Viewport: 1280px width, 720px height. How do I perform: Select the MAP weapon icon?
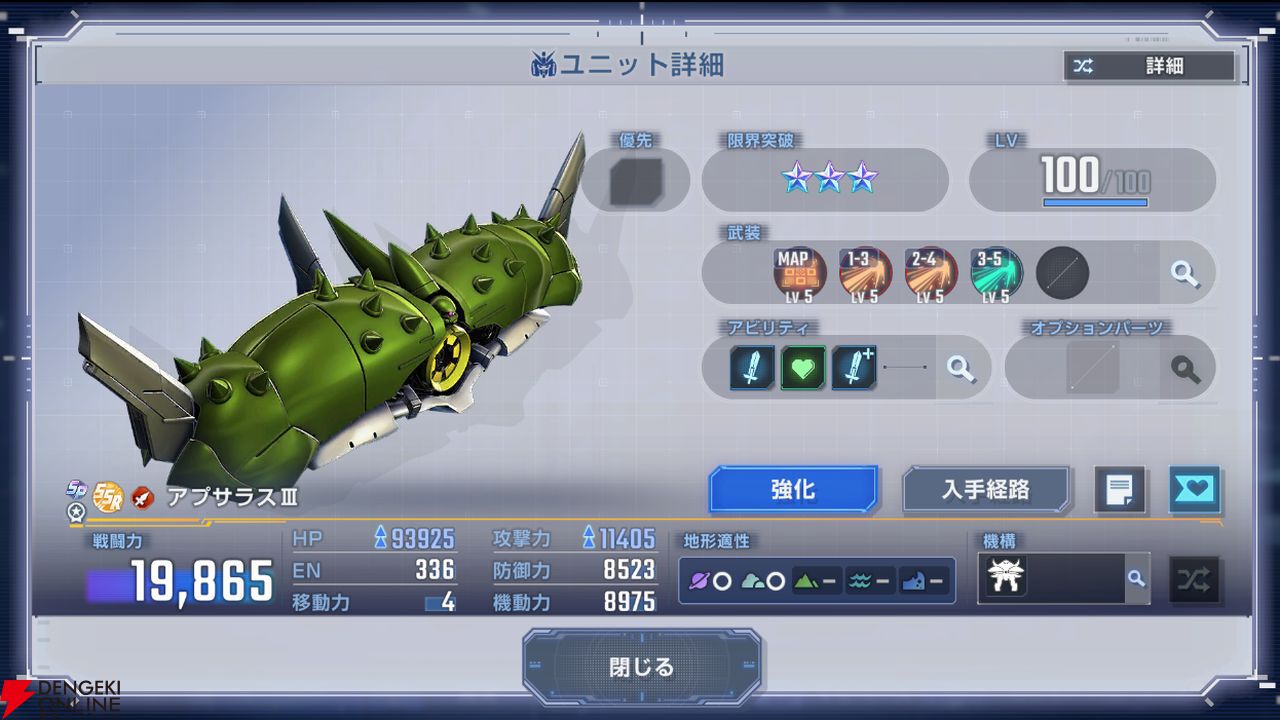[x=796, y=273]
